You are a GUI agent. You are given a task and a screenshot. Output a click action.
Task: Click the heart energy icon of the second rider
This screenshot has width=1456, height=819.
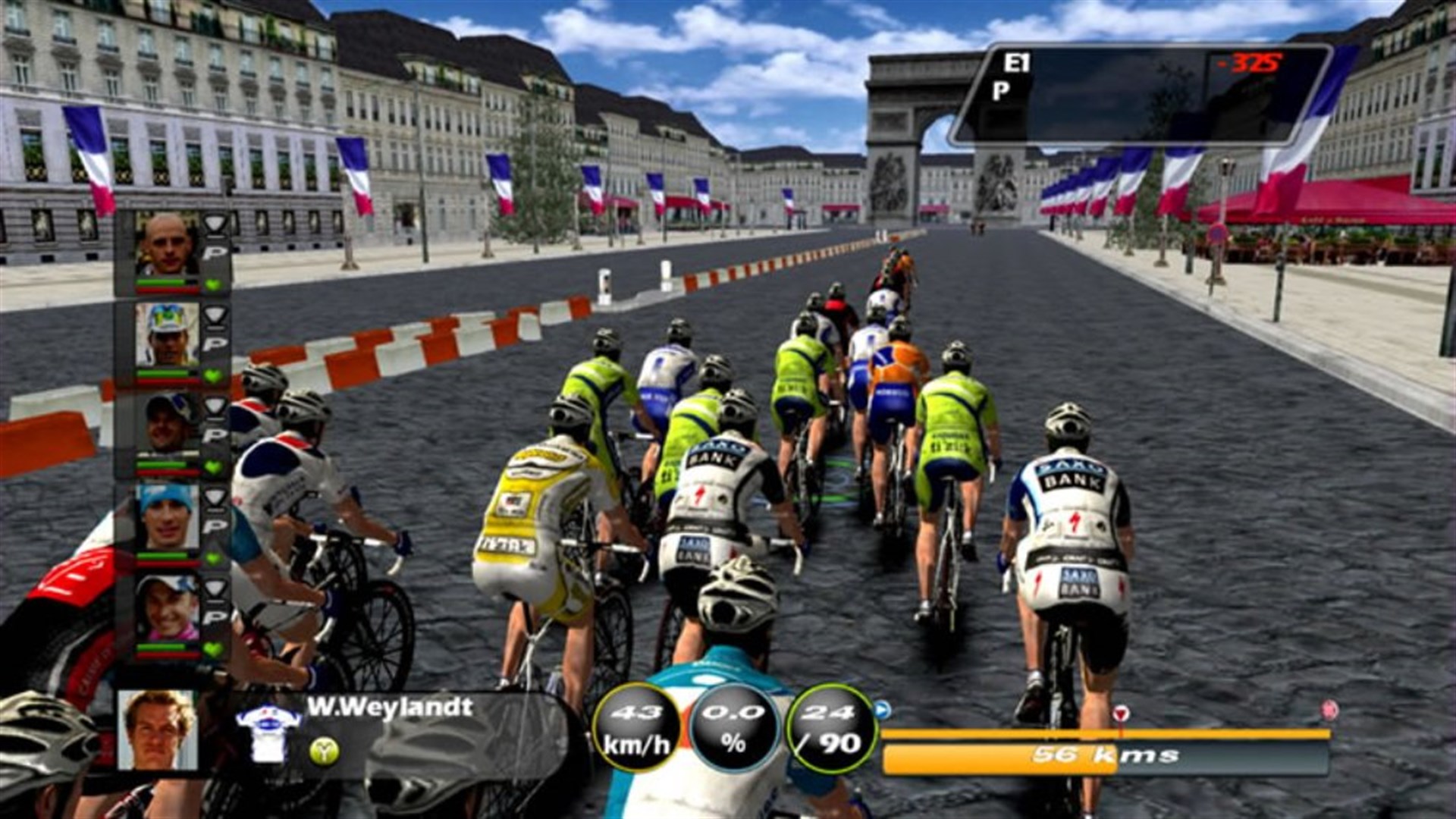click(x=212, y=377)
